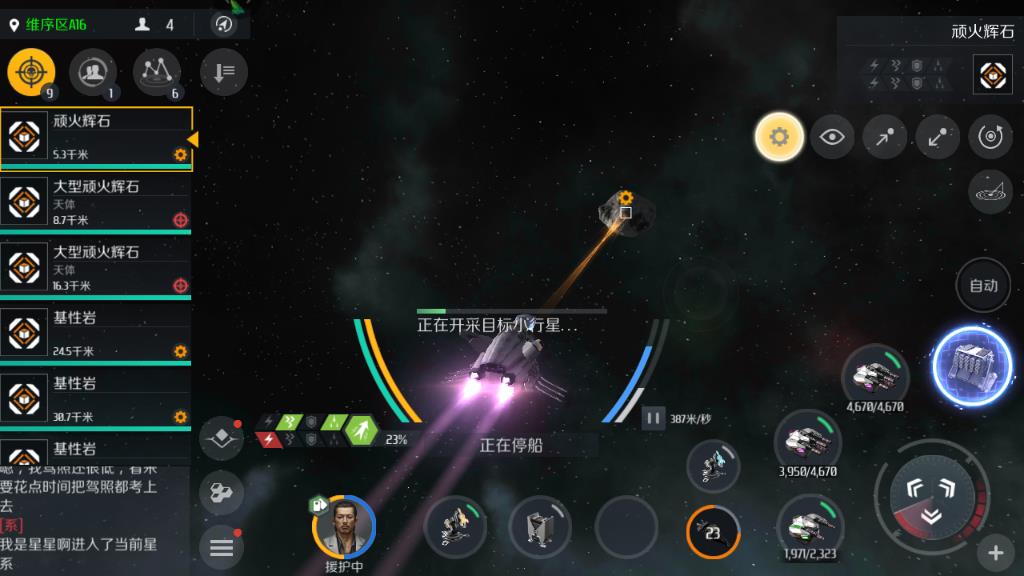The height and width of the screenshot is (576, 1024).
Task: Open the star-network overview tab
Action: [156, 73]
